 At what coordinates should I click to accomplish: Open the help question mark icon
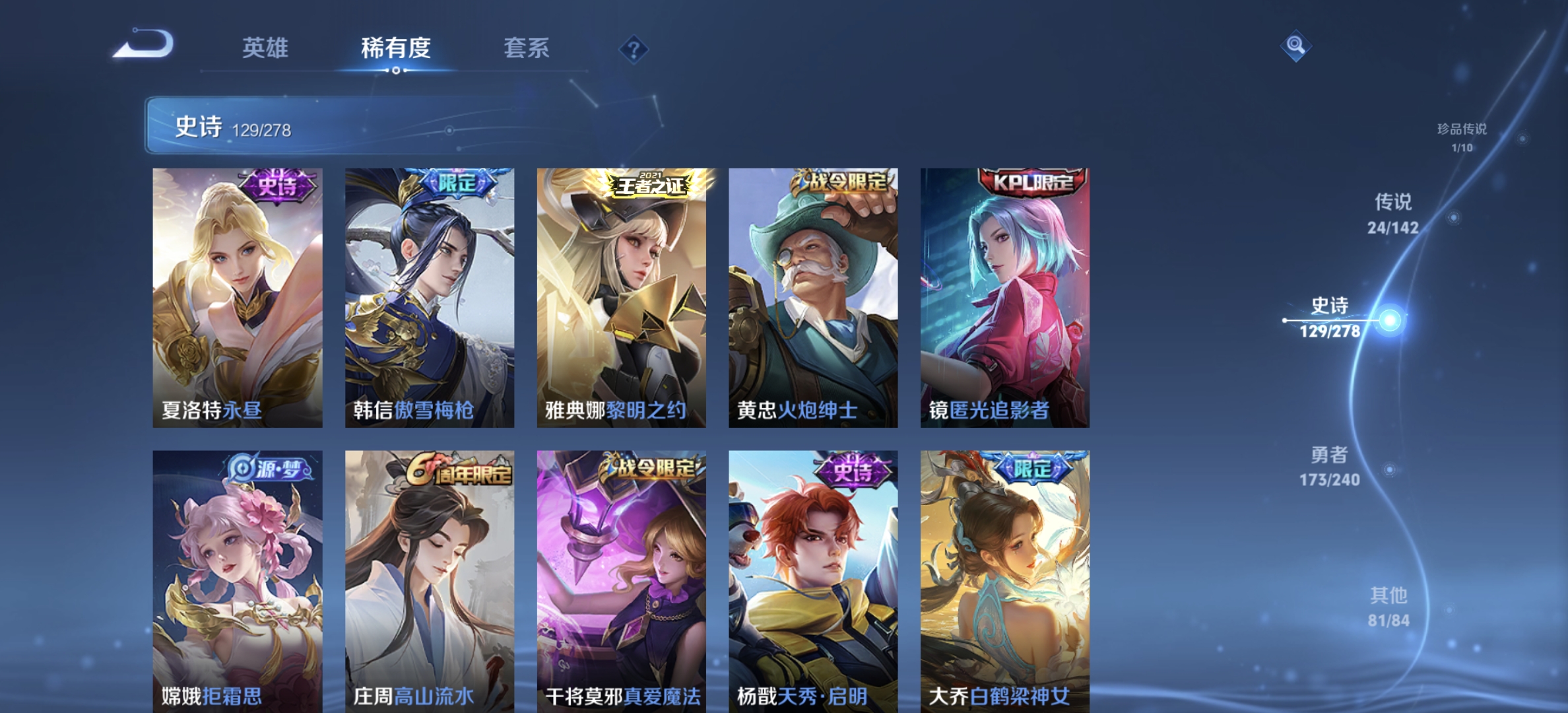(632, 48)
